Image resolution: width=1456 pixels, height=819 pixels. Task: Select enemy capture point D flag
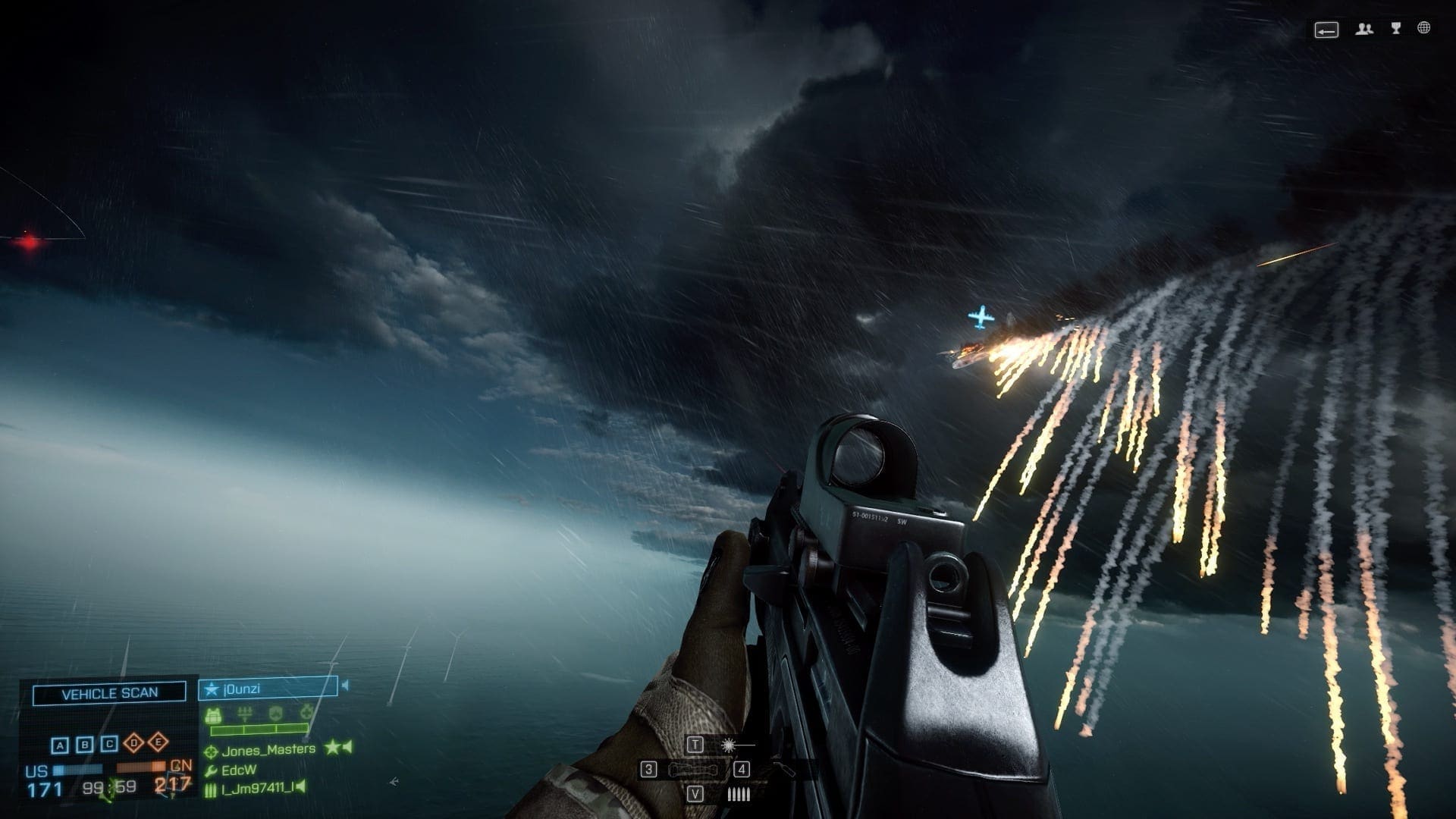point(134,742)
